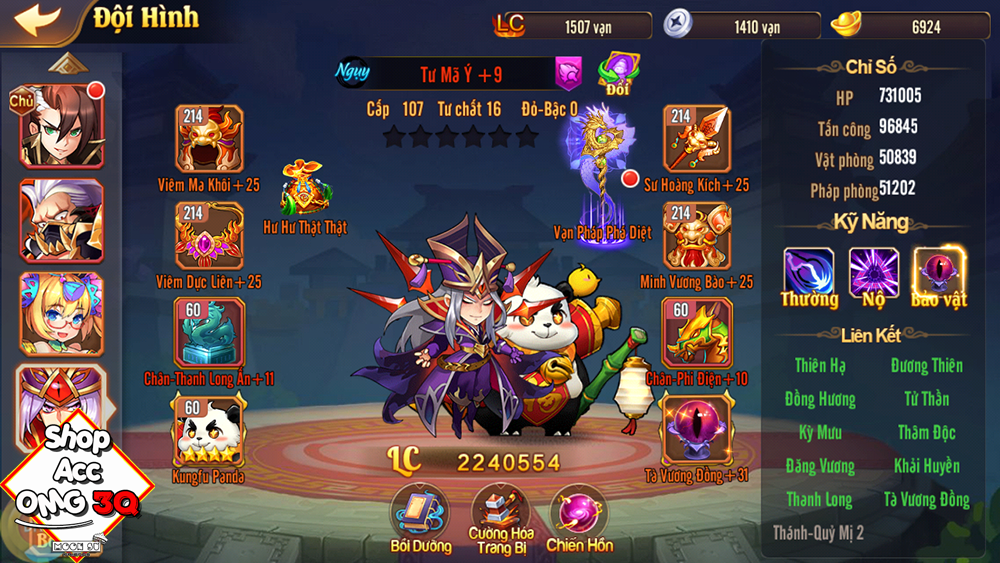Screen dimensions: 1000x563
Task: Open the Bồi Dưỡng hero training
Action: pyautogui.click(x=418, y=511)
